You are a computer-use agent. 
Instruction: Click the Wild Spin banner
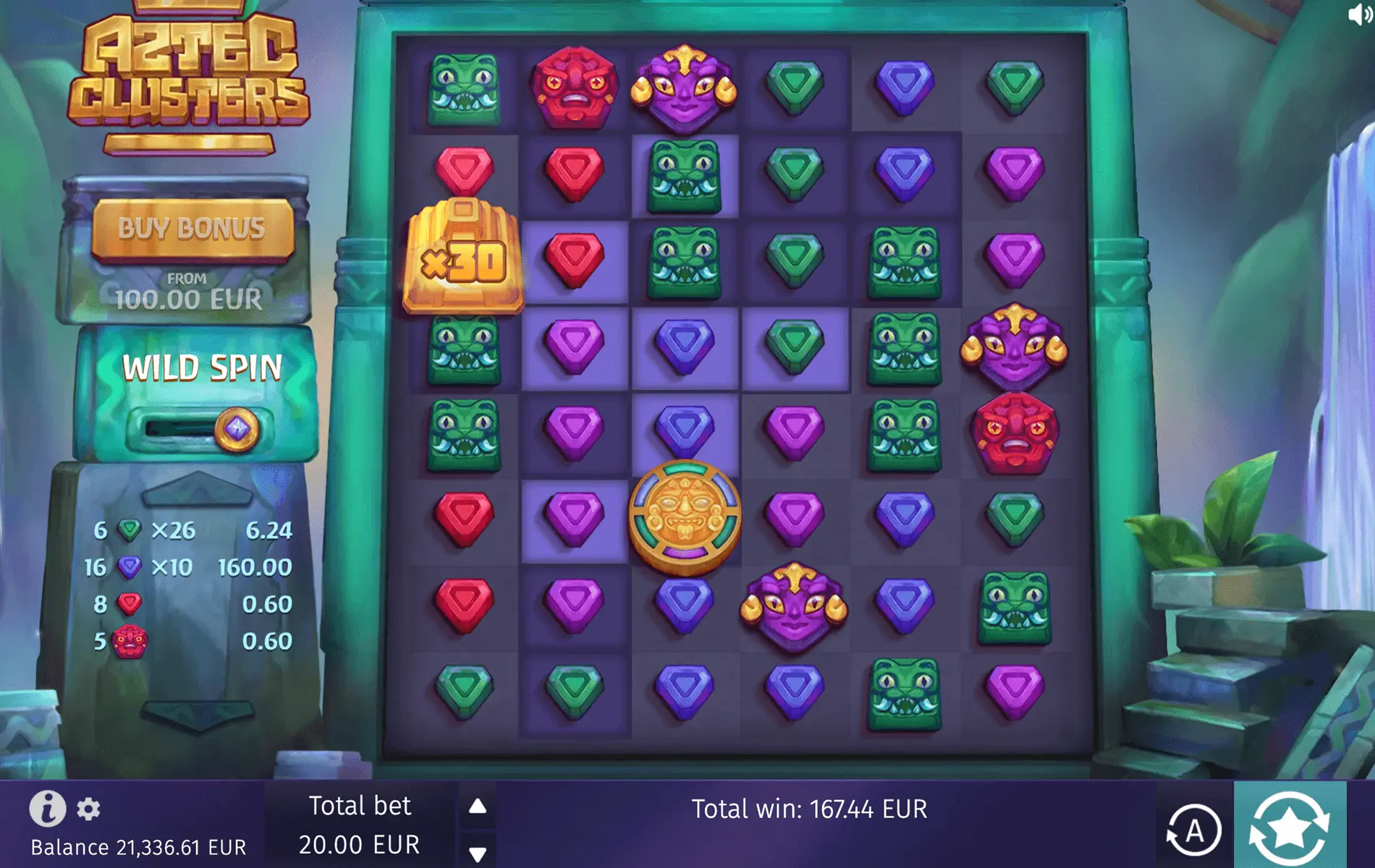tap(203, 368)
